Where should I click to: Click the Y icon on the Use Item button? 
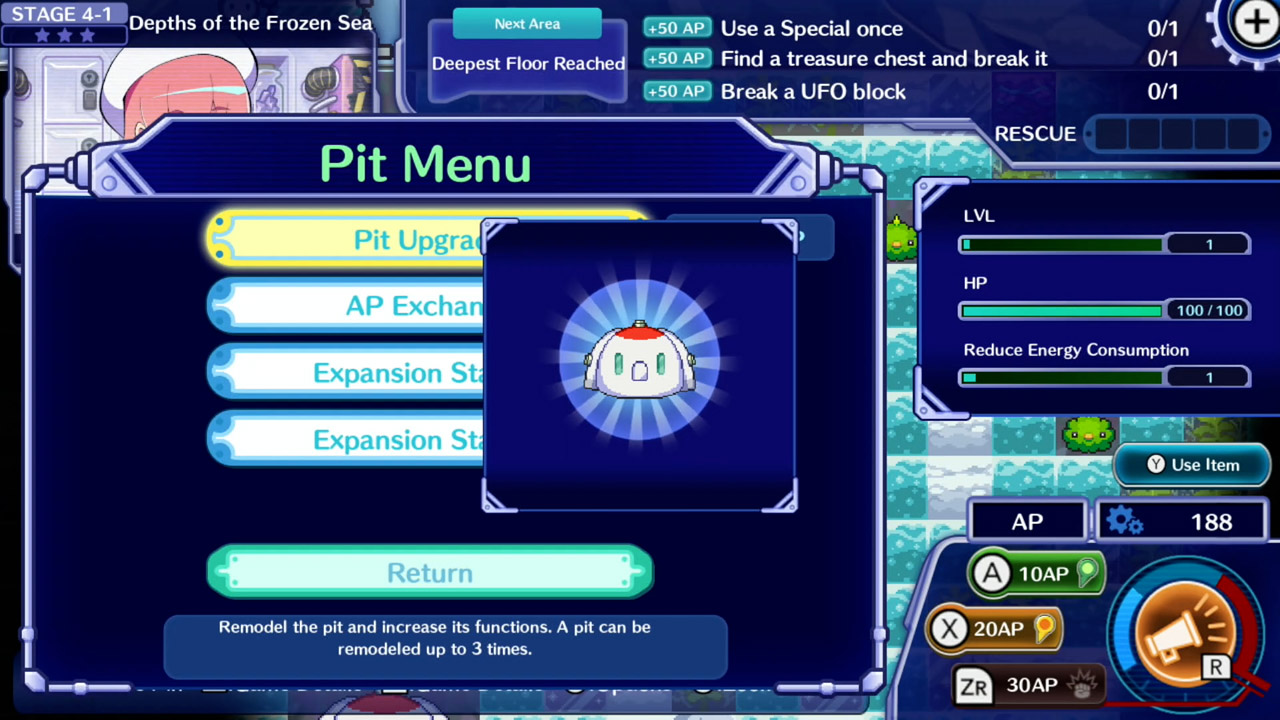1155,464
